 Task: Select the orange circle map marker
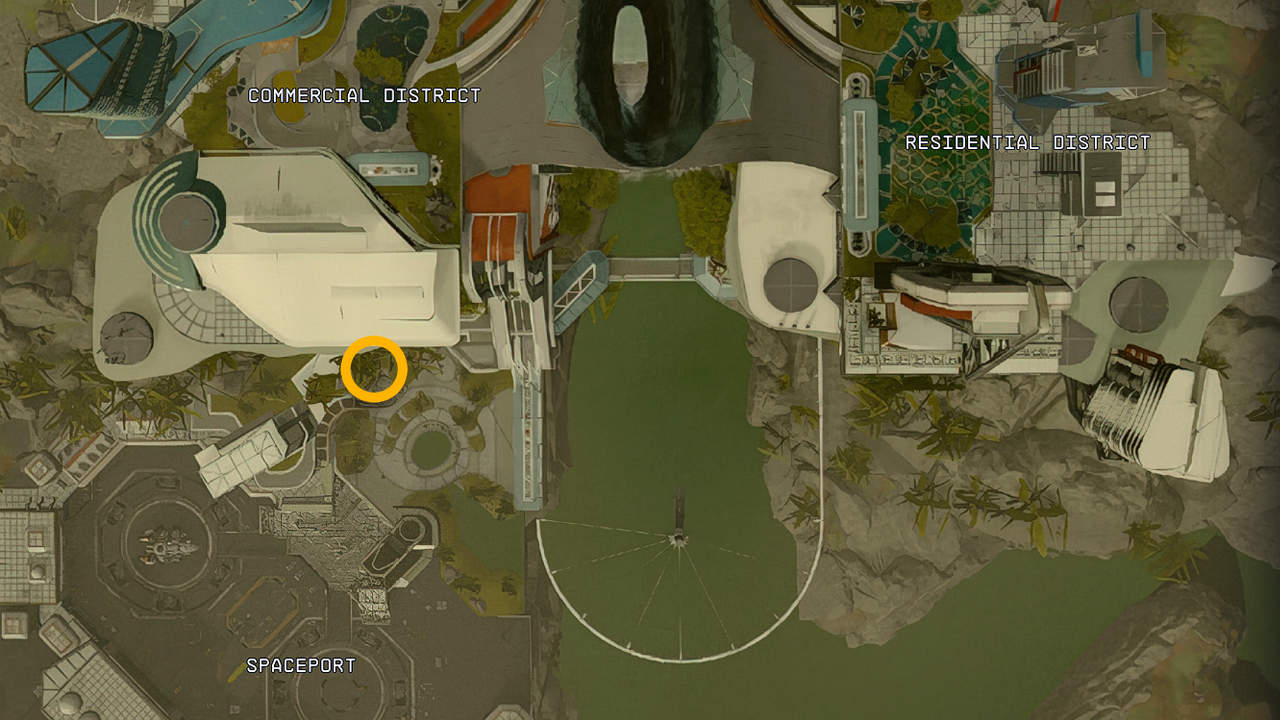pyautogui.click(x=374, y=369)
